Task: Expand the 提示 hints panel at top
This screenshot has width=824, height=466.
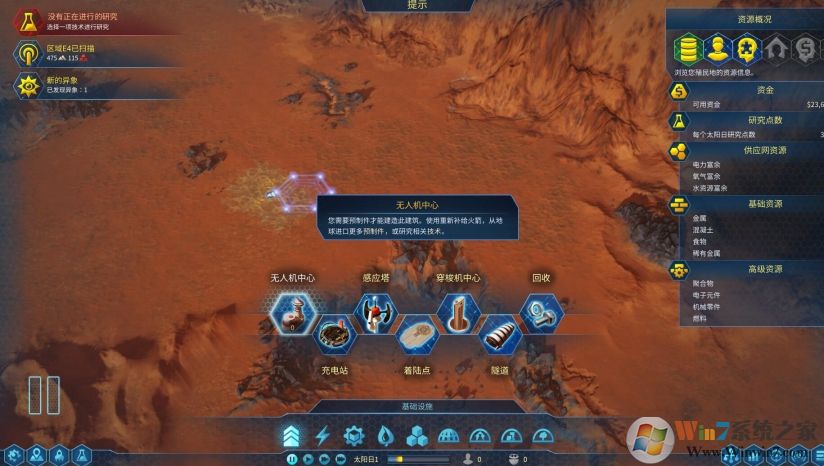Action: coord(417,5)
